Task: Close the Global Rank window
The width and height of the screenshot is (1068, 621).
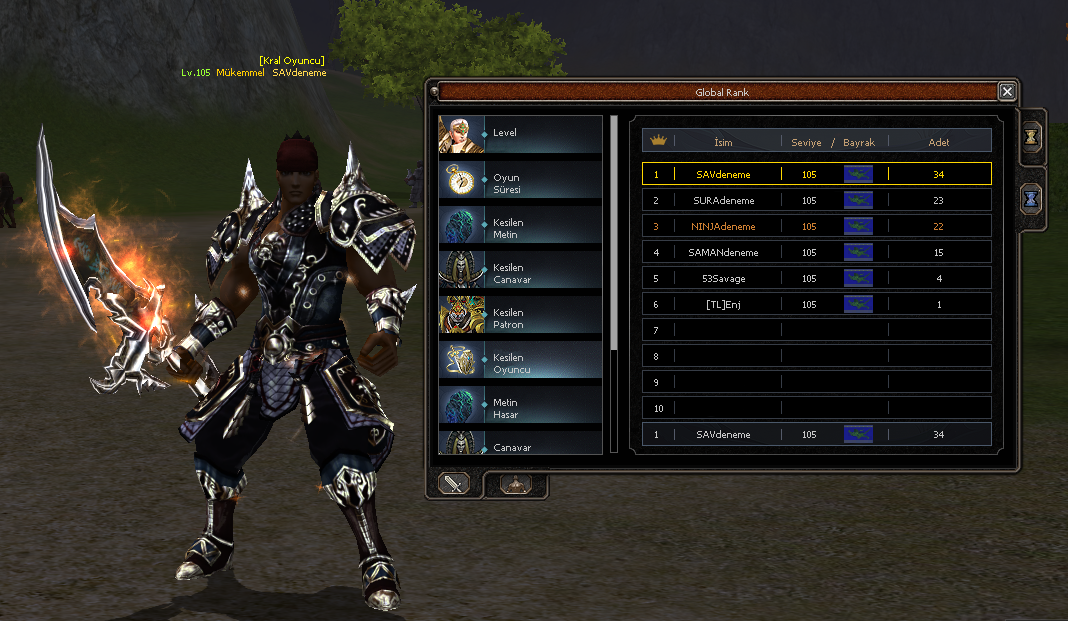Action: 1007,92
